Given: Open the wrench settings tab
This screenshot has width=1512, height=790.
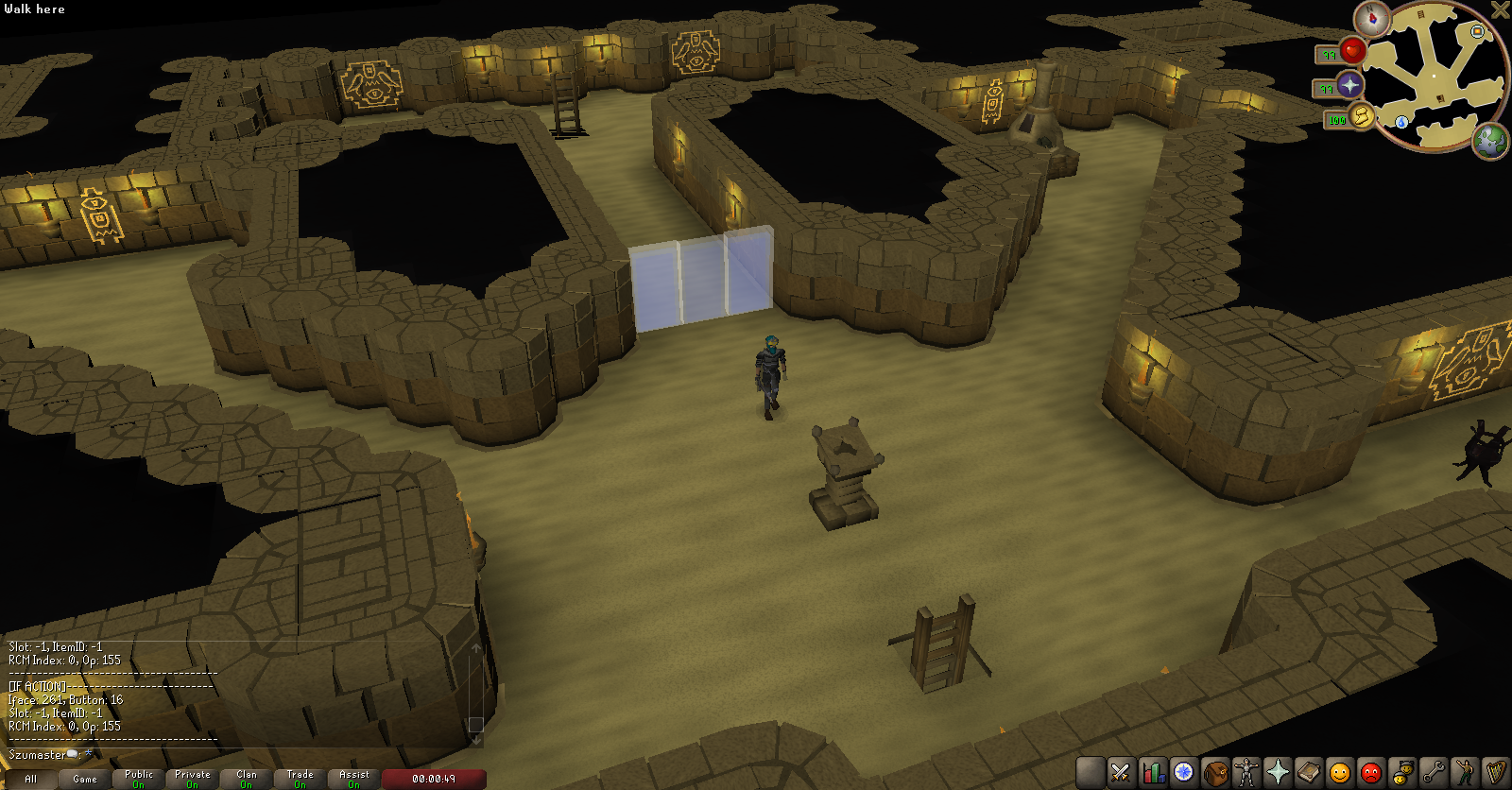Looking at the screenshot, I should [x=1433, y=772].
